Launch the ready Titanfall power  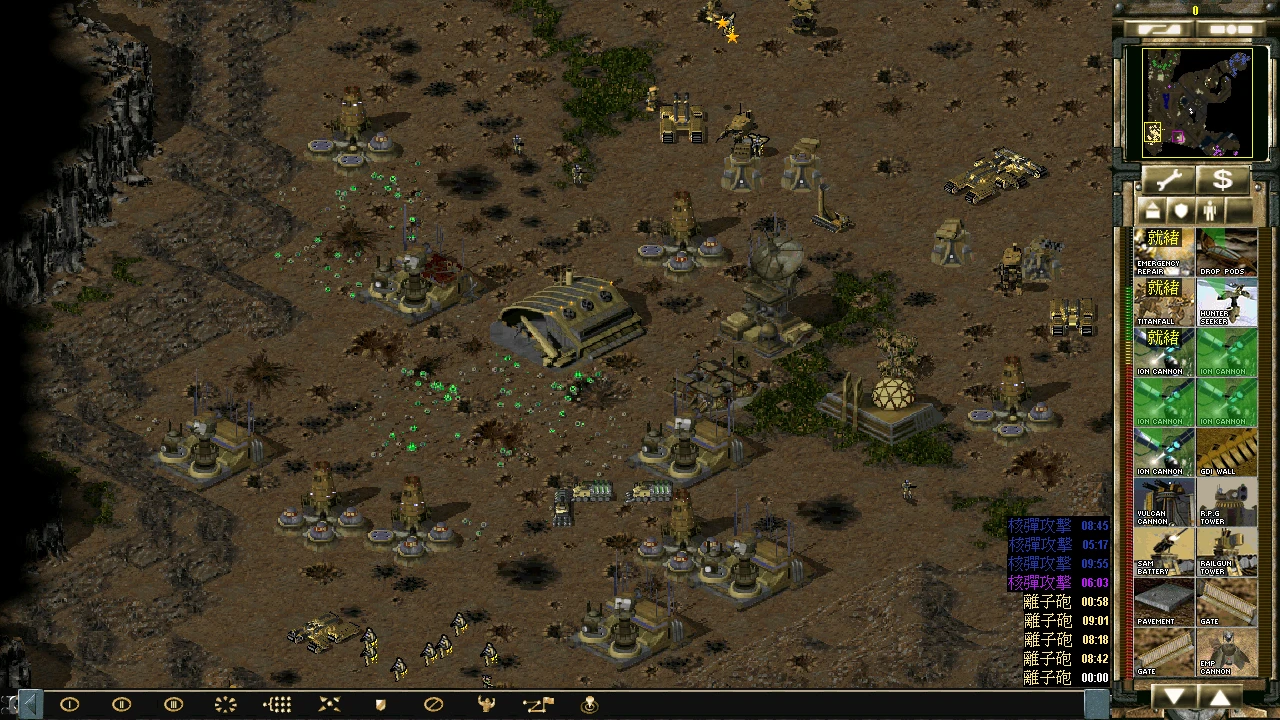click(1164, 302)
